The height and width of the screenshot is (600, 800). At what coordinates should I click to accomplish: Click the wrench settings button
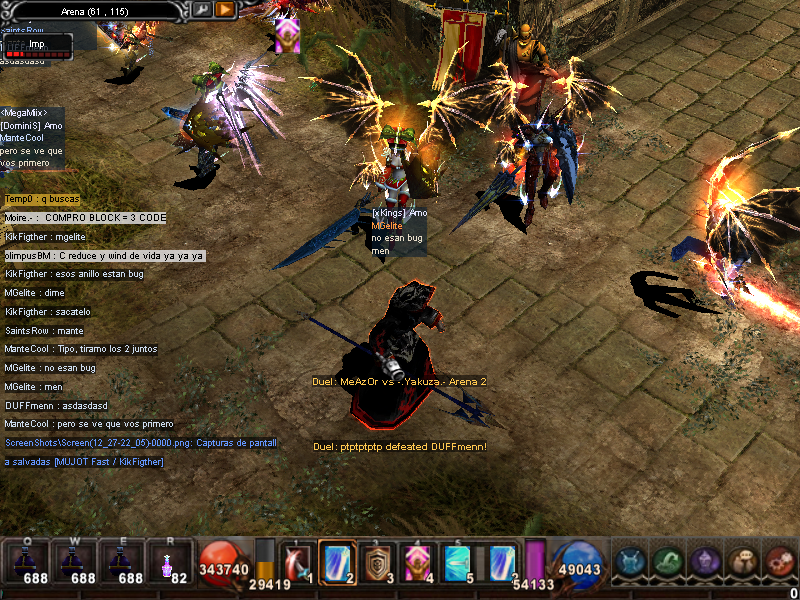(x=202, y=9)
